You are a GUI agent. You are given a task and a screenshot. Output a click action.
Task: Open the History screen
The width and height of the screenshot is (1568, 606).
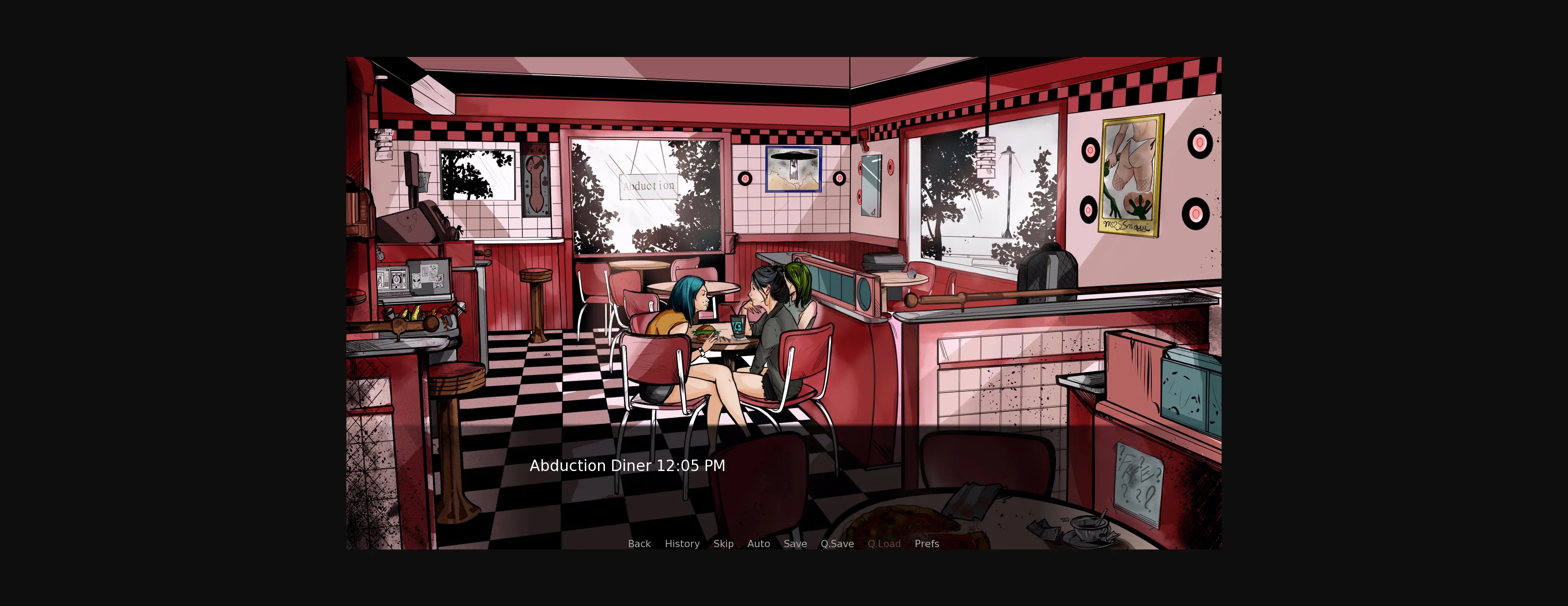click(682, 544)
